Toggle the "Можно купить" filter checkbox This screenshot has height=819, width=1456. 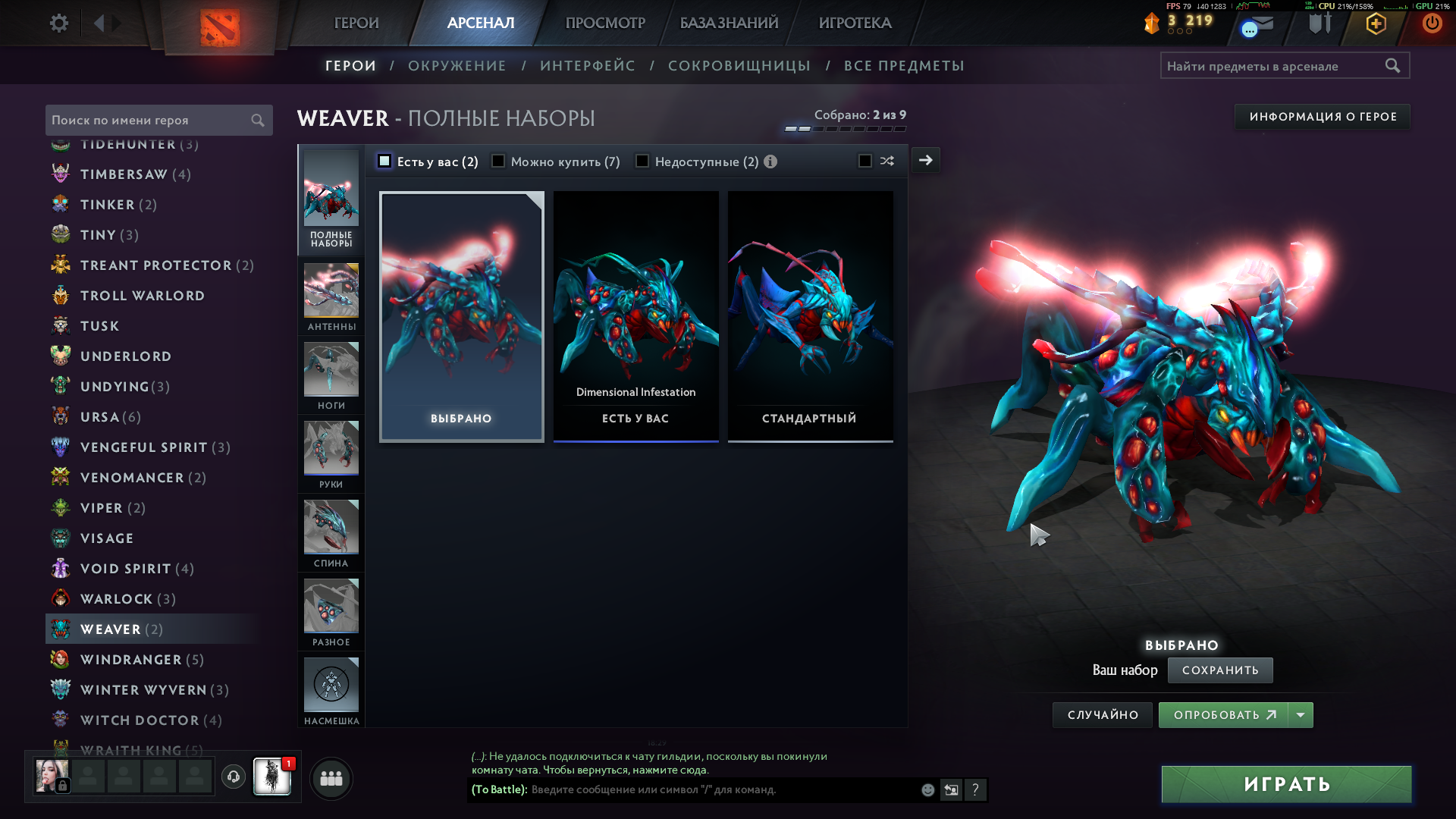click(498, 161)
